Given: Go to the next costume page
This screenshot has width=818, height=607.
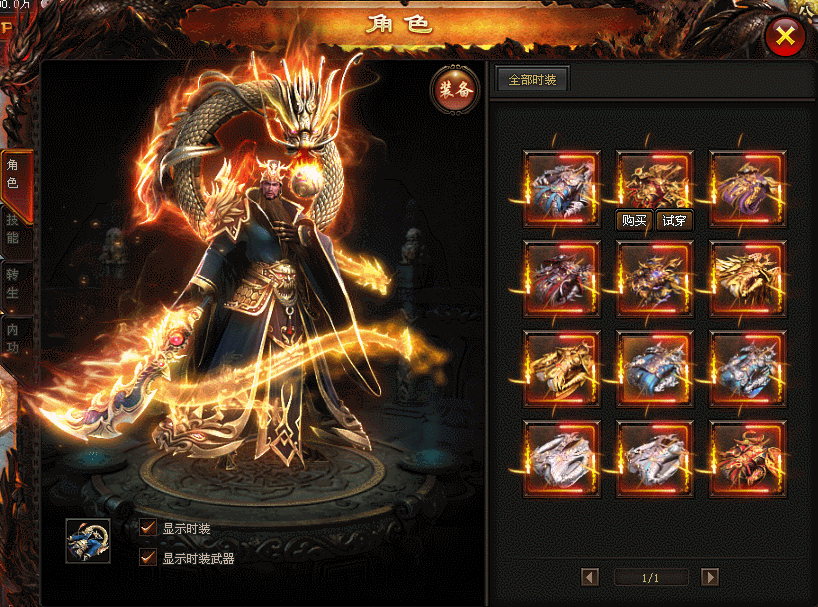Looking at the screenshot, I should pos(710,577).
